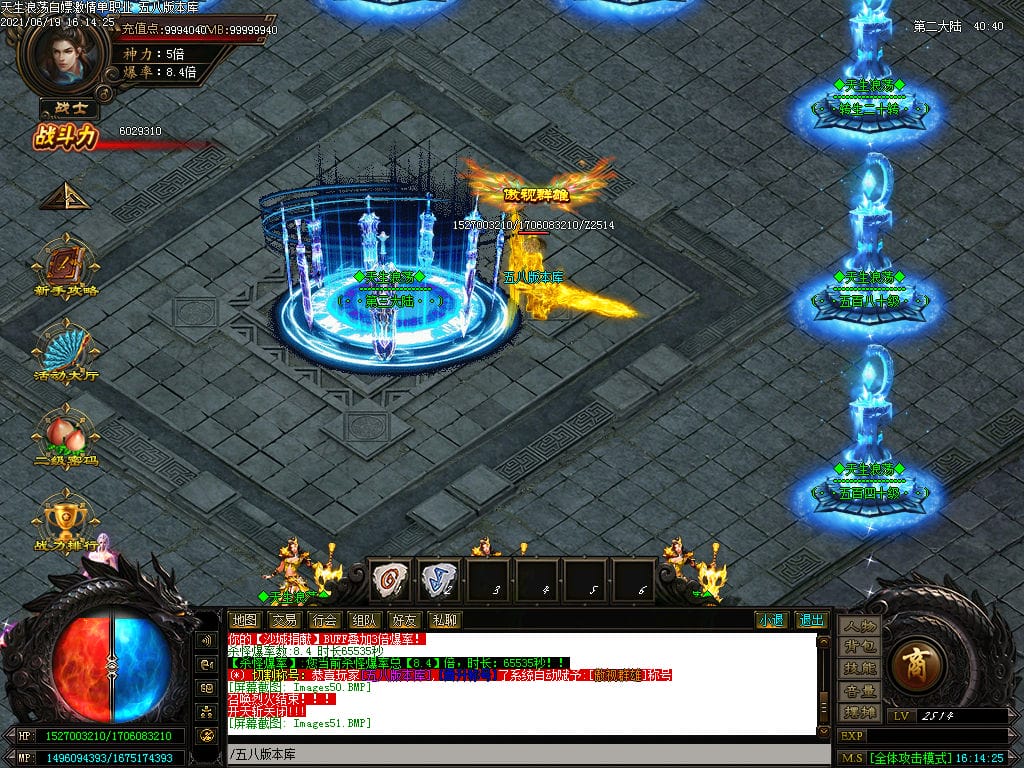Switch to 私聊 private chat
Image resolution: width=1024 pixels, height=768 pixels.
pyautogui.click(x=445, y=620)
